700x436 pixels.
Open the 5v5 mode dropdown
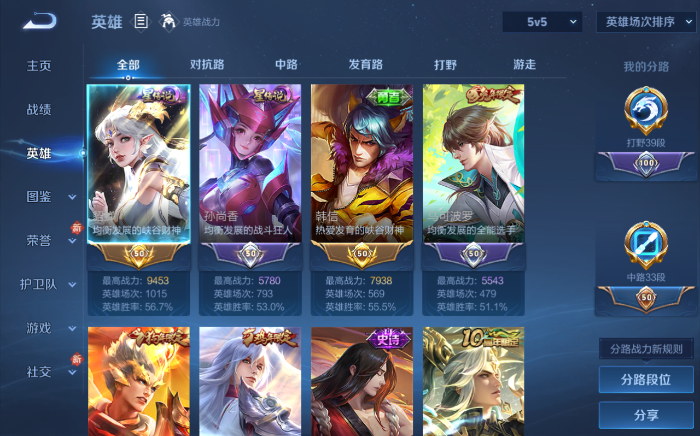[x=541, y=21]
